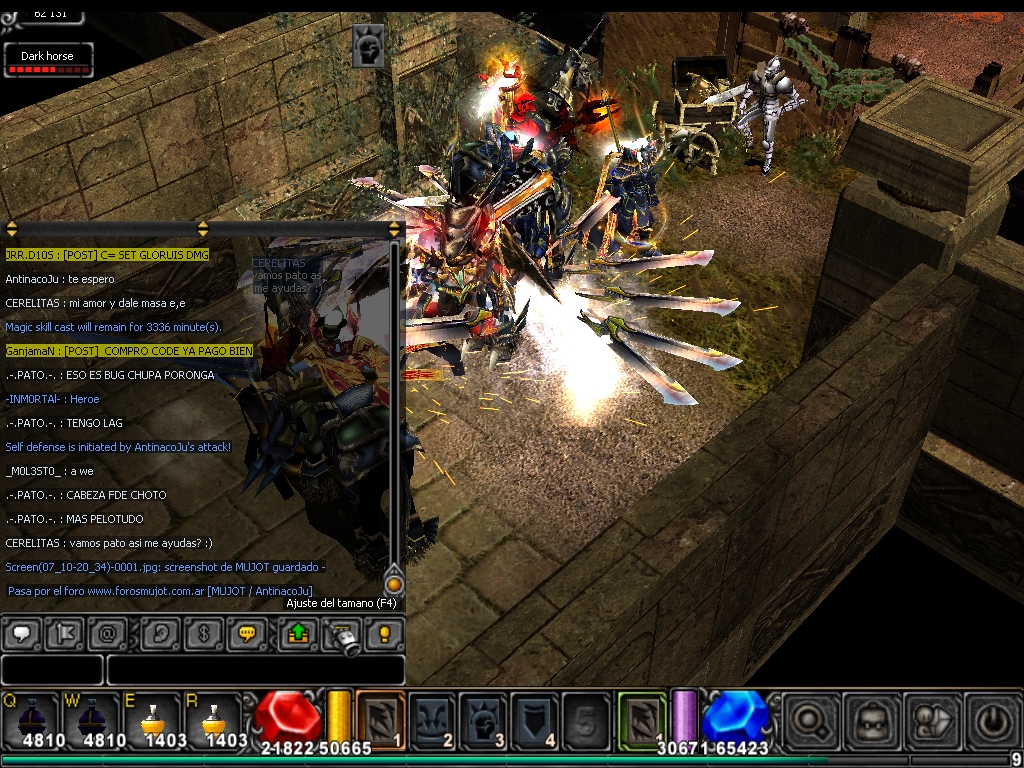Select the flag chat filter button
Viewport: 1024px width, 768px height.
[63, 633]
